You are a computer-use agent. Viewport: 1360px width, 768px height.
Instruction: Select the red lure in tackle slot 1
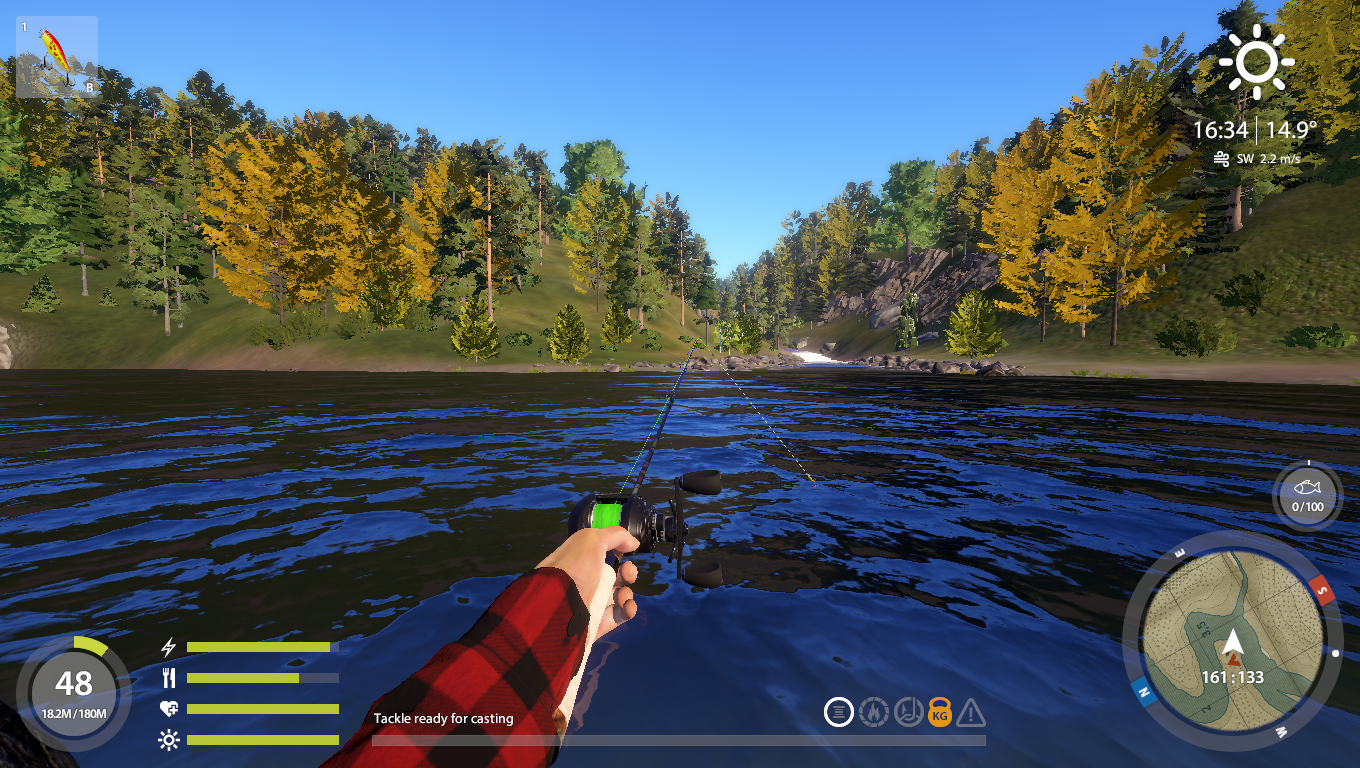pos(56,56)
